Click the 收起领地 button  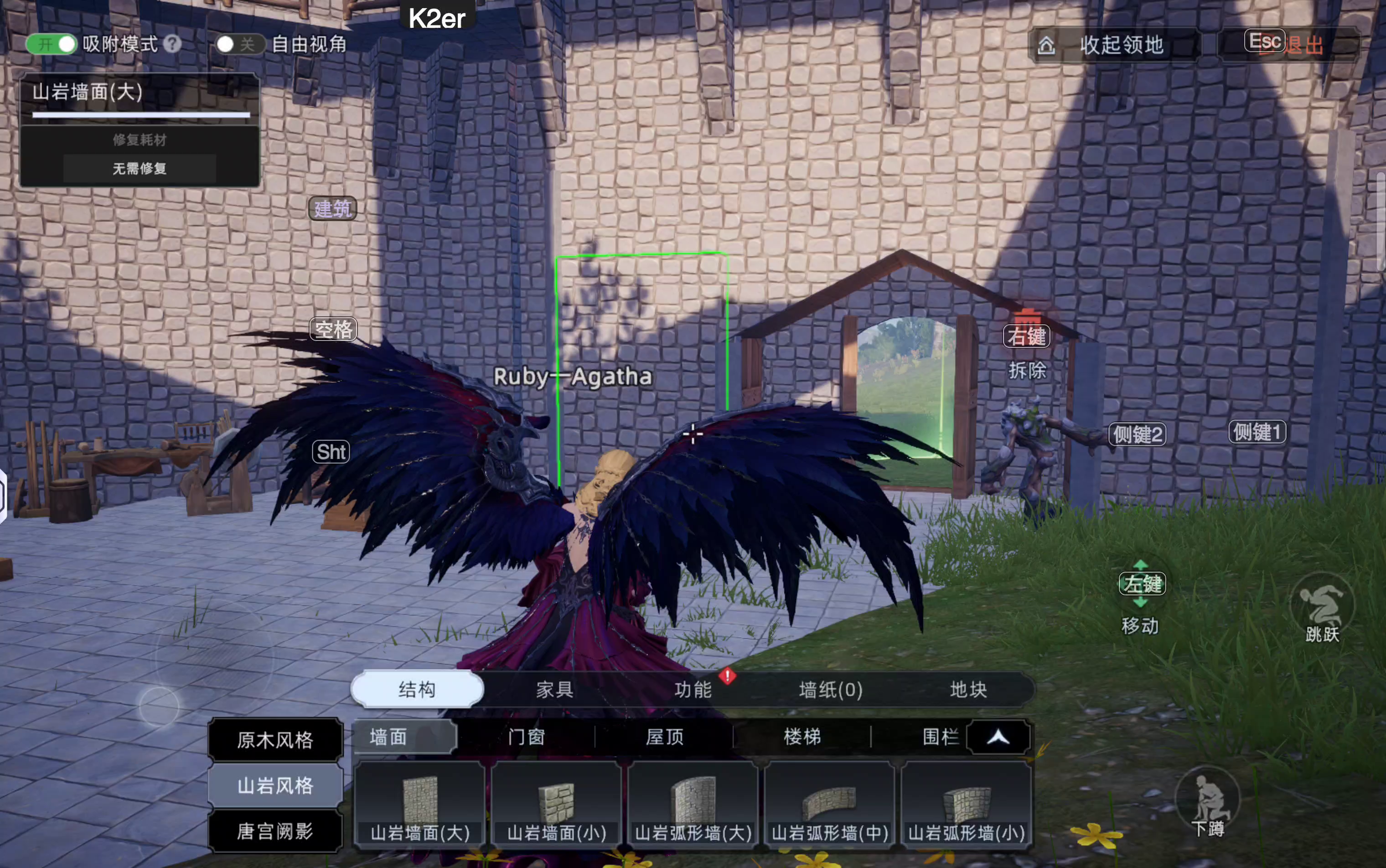click(x=1113, y=45)
